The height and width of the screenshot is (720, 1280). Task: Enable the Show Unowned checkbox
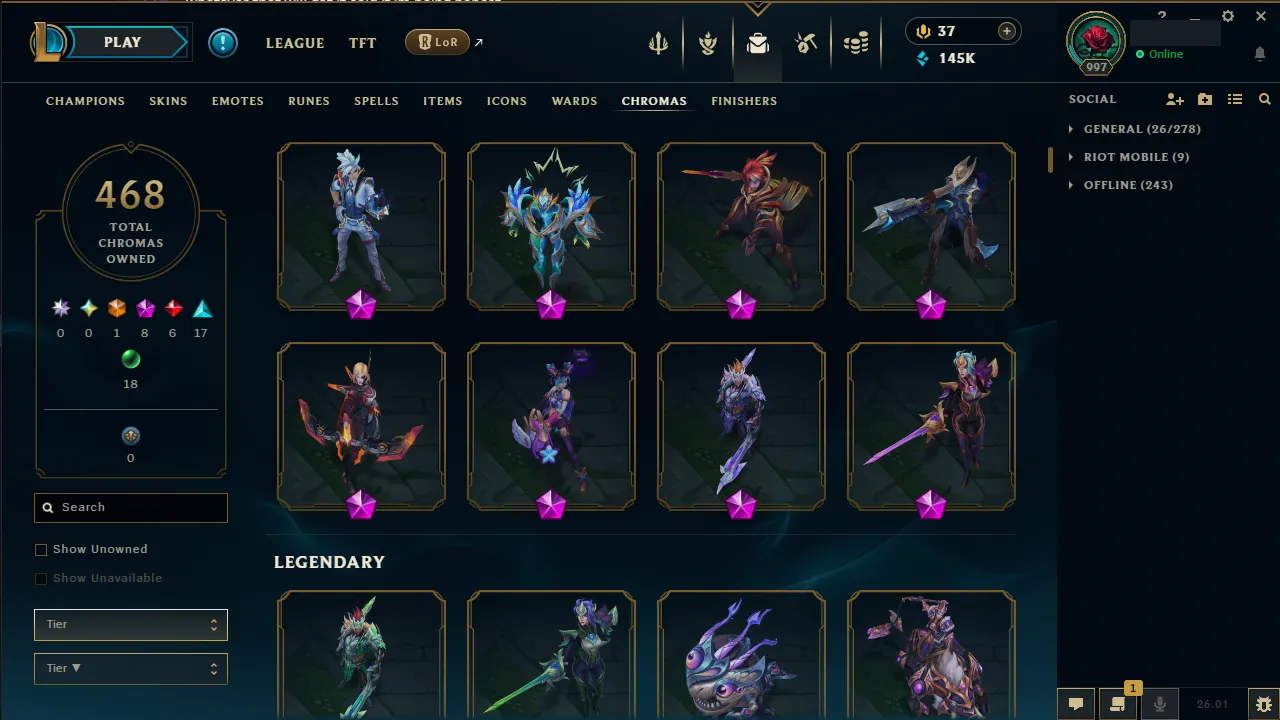pos(41,549)
